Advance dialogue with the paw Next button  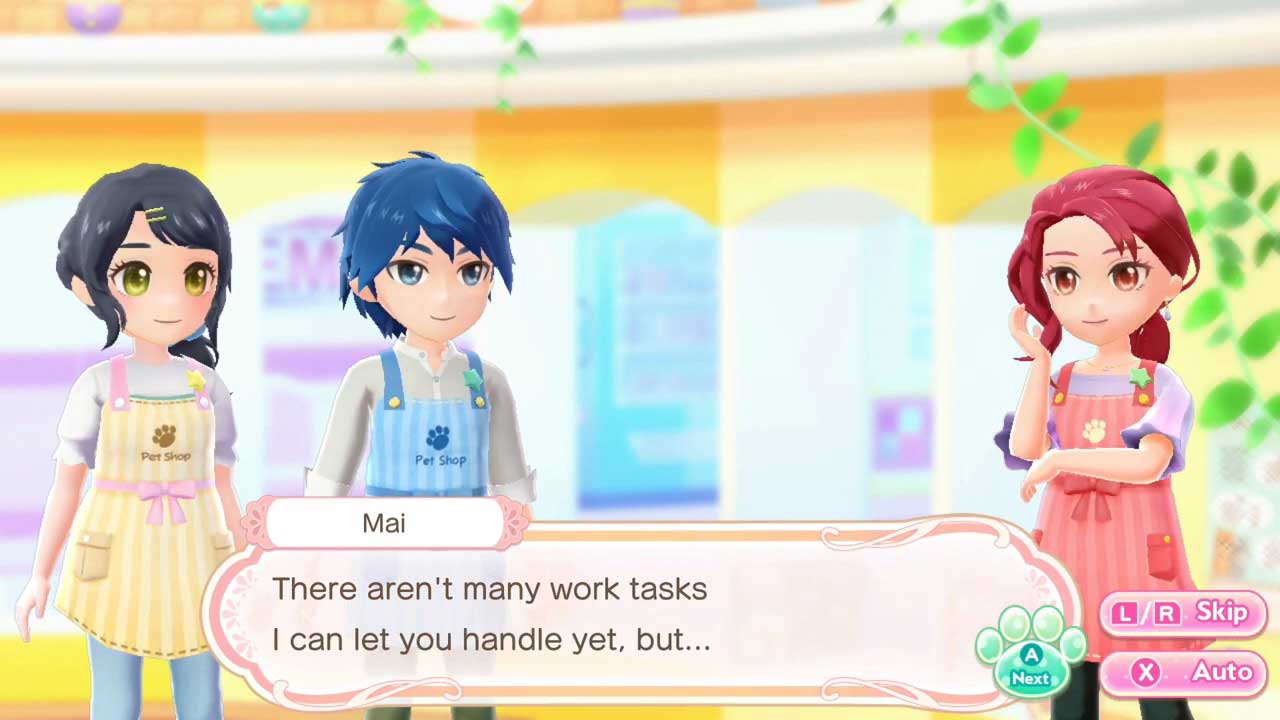pyautogui.click(x=1030, y=660)
